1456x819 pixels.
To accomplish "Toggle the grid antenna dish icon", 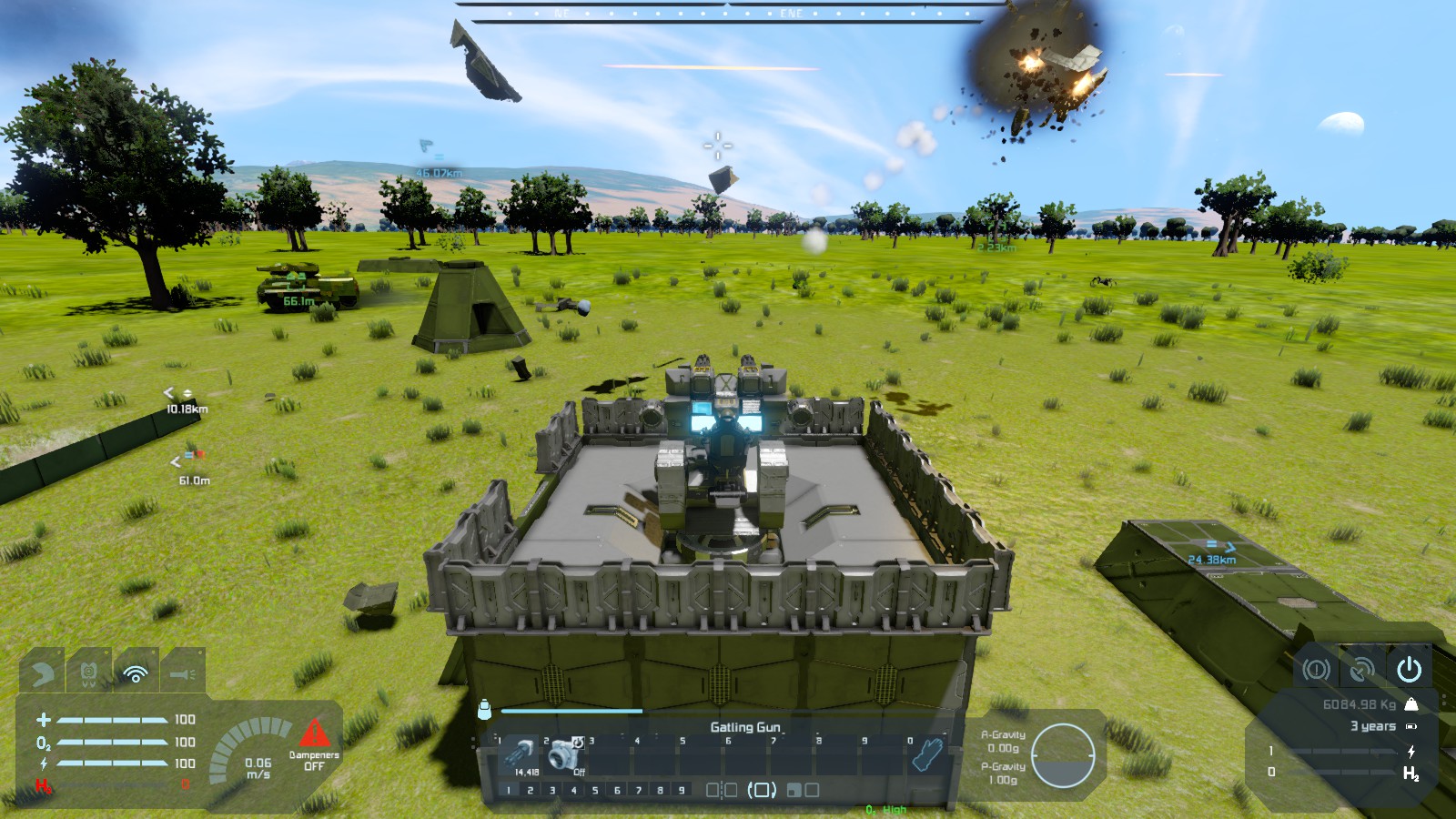I will click(x=1361, y=670).
